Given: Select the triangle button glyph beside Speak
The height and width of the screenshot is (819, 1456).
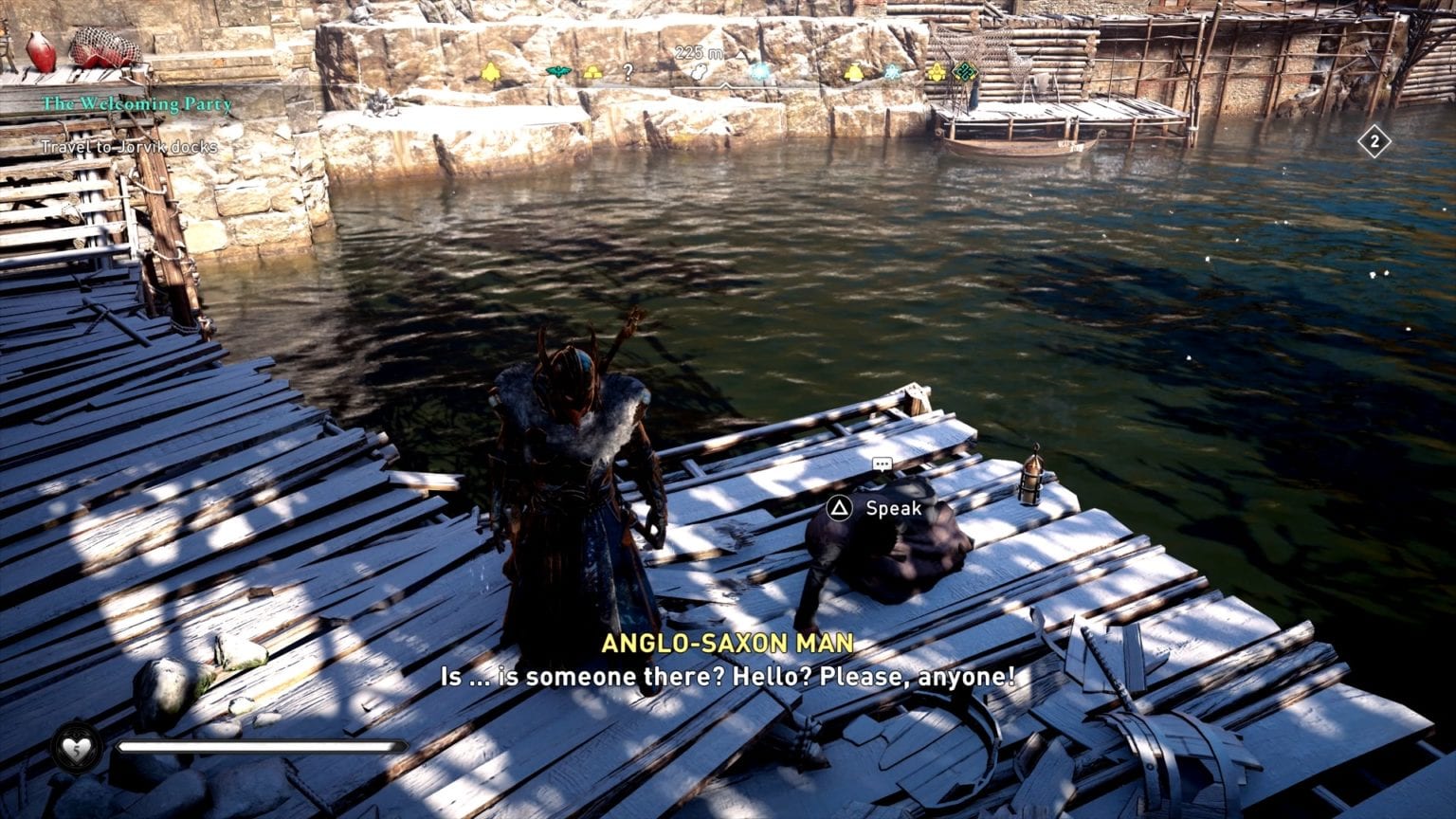Looking at the screenshot, I should 838,508.
